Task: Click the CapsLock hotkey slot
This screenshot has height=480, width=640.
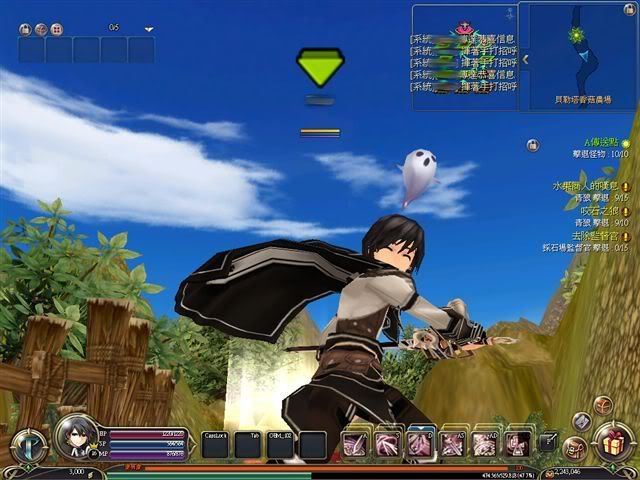Action: click(x=216, y=444)
